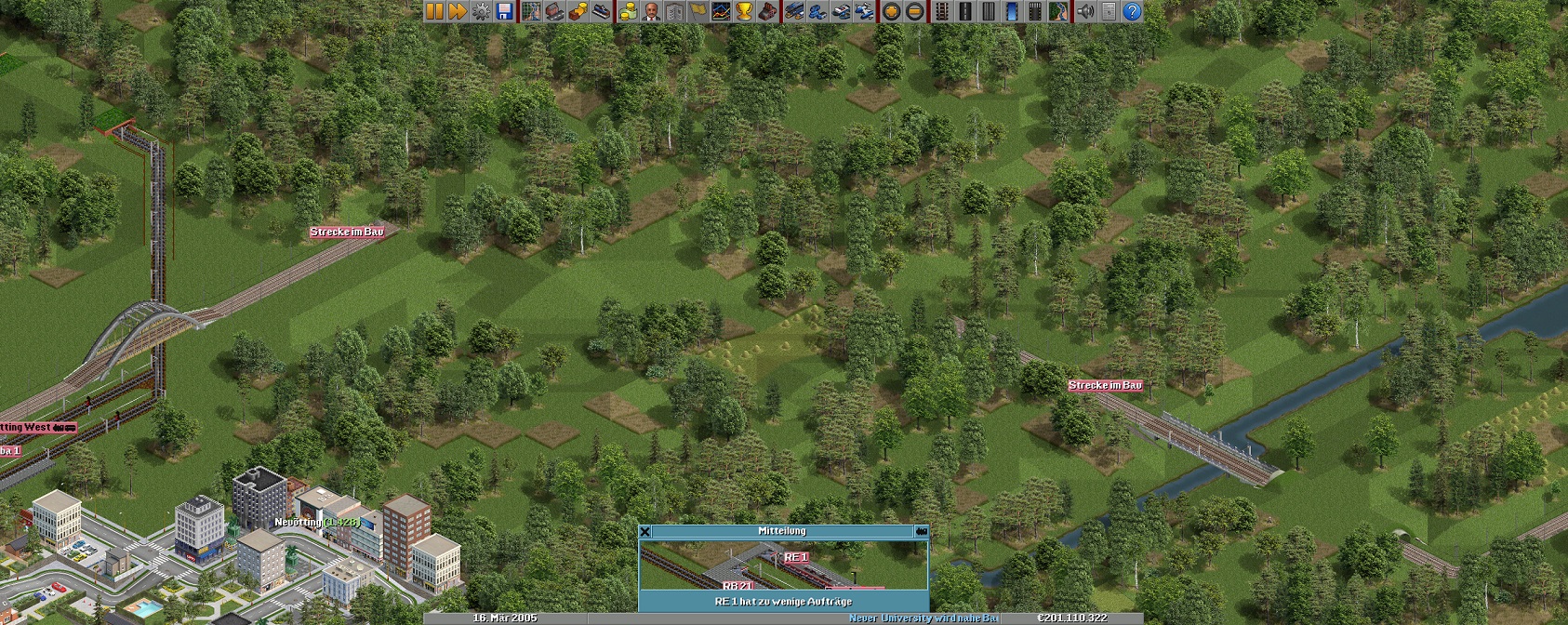Screen dimensions: 1568x625
Task: Toggle fast forward speed
Action: click(x=458, y=11)
